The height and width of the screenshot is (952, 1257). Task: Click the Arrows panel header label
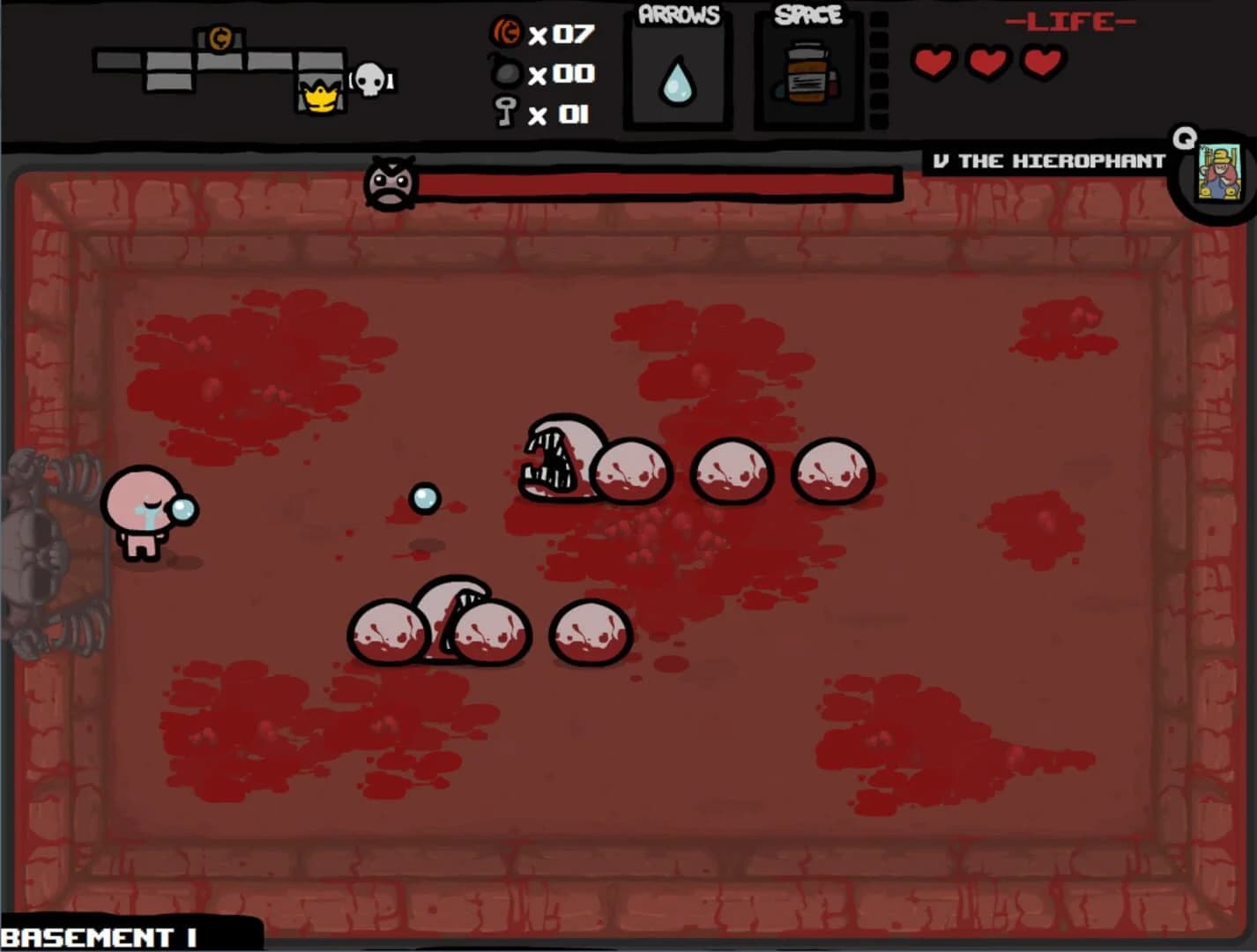pyautogui.click(x=677, y=14)
